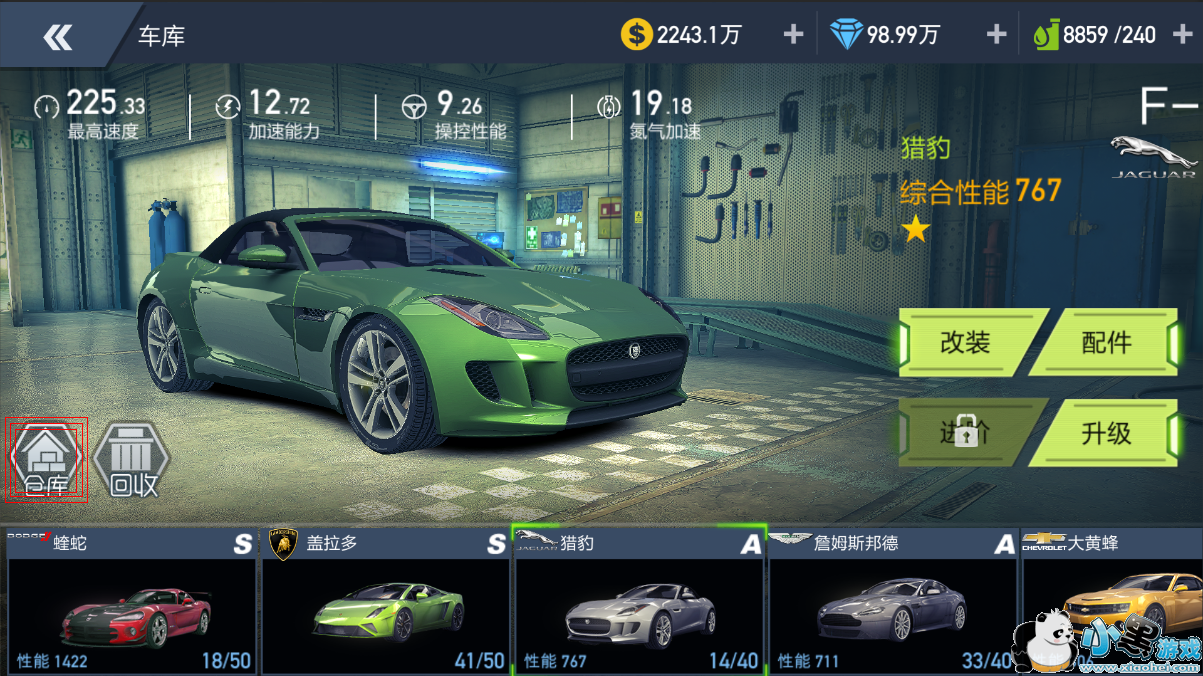Open the 改装 modification menu
The height and width of the screenshot is (676, 1203).
966,342
